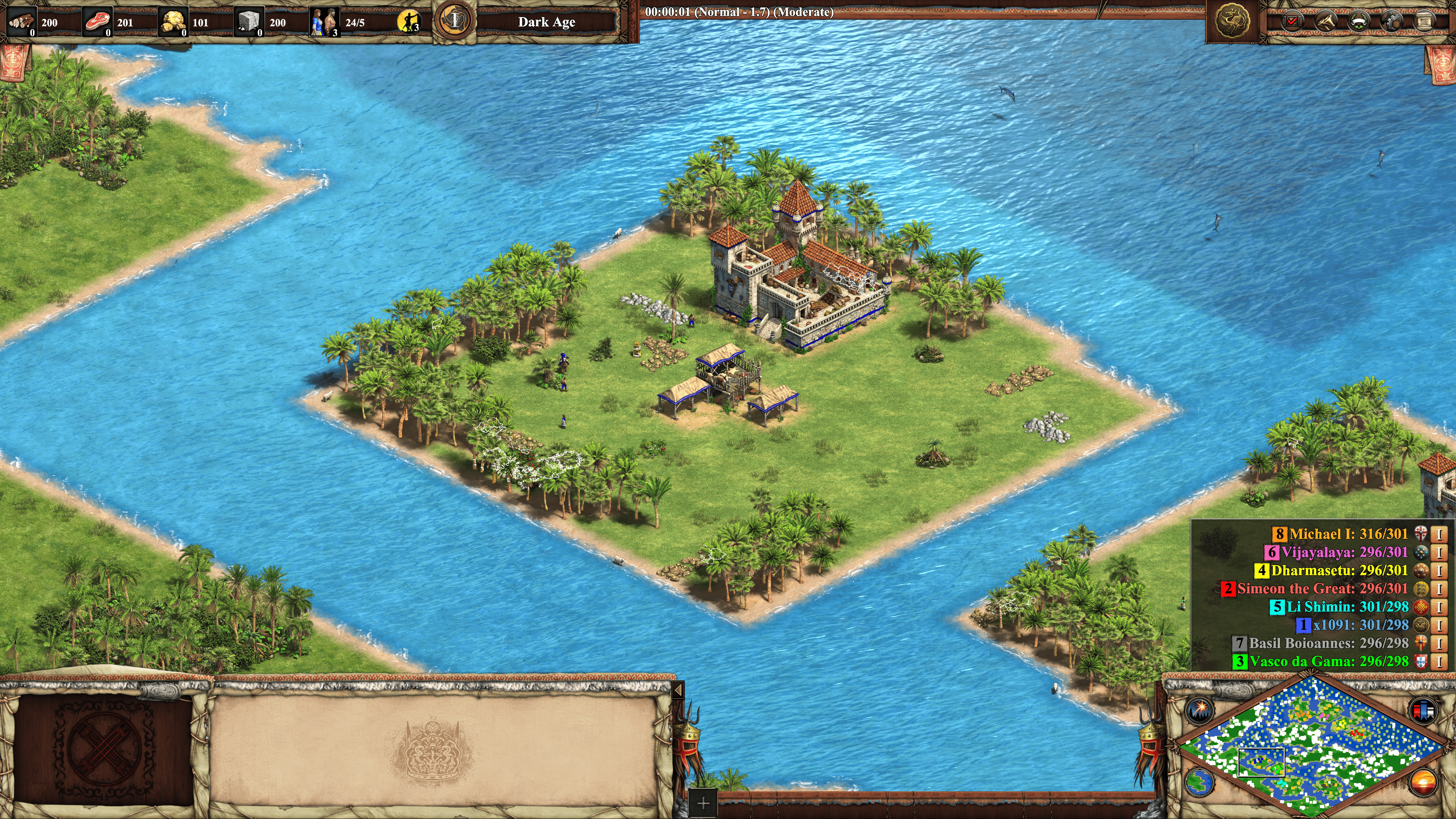Toggle minimap colors with the banners button
This screenshot has height=819, width=1456.
click(x=1424, y=710)
